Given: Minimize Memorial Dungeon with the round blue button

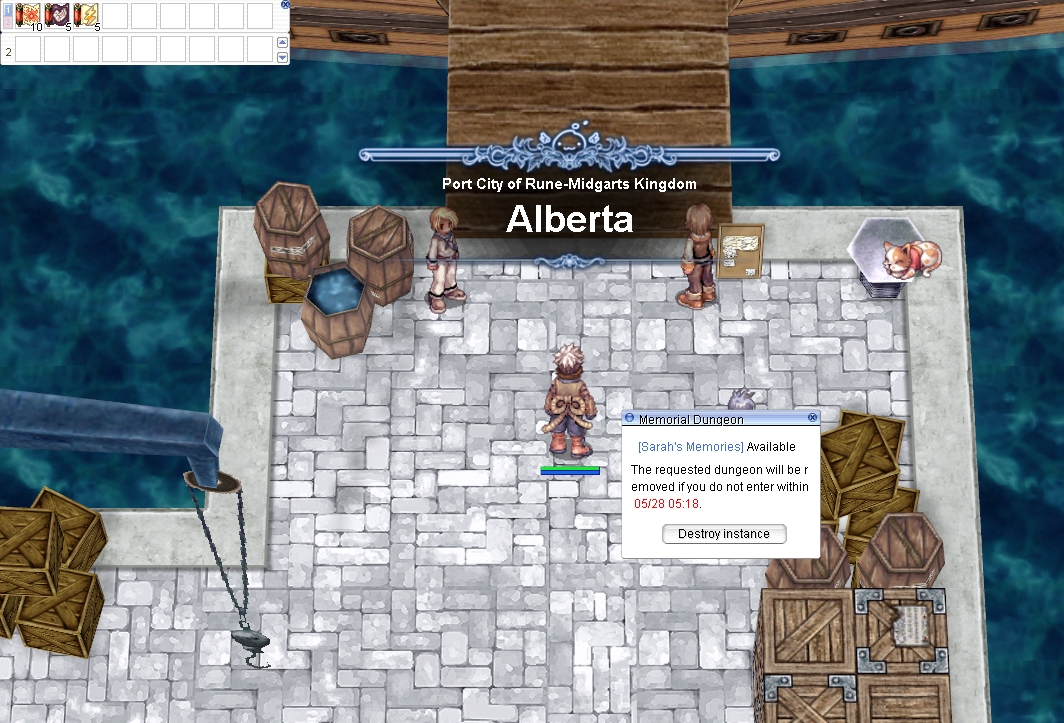Looking at the screenshot, I should (629, 418).
